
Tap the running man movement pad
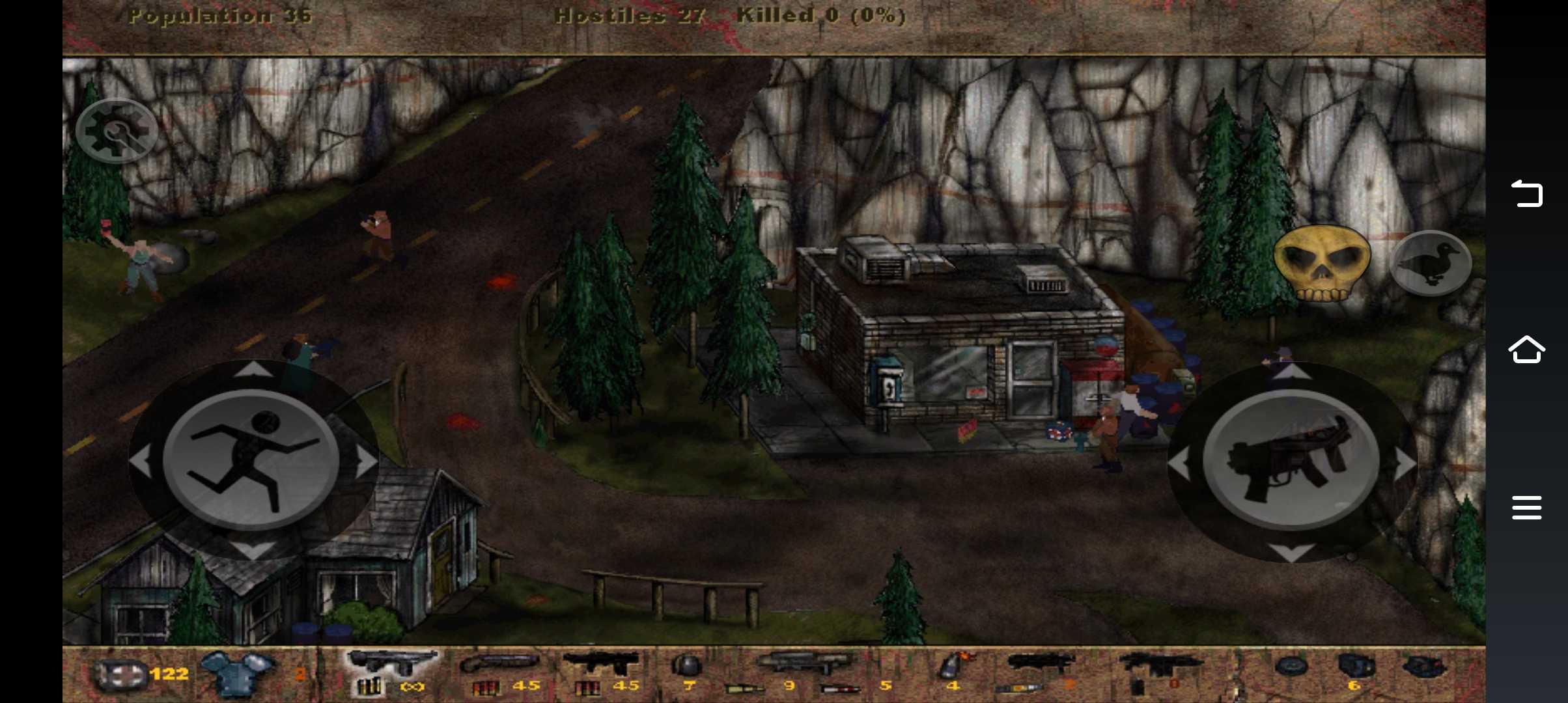251,460
